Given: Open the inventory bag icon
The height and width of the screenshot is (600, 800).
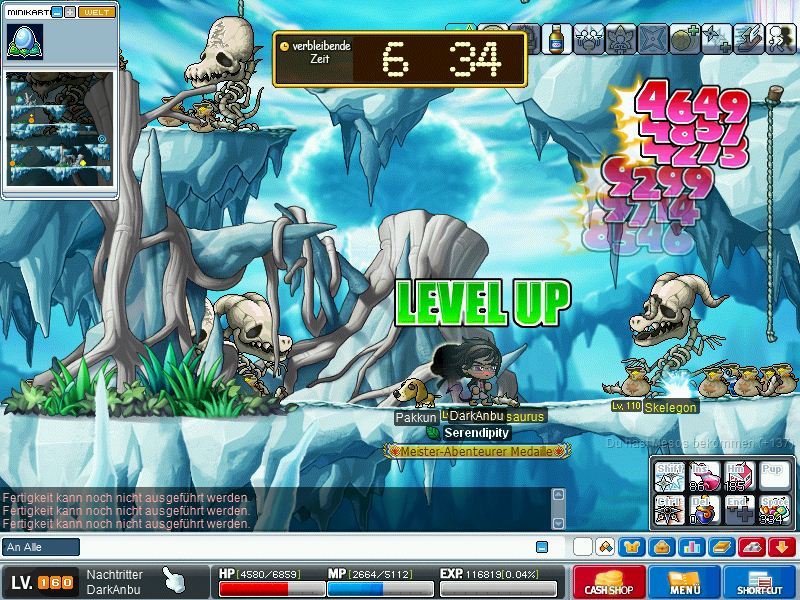Looking at the screenshot, I should pyautogui.click(x=660, y=547).
